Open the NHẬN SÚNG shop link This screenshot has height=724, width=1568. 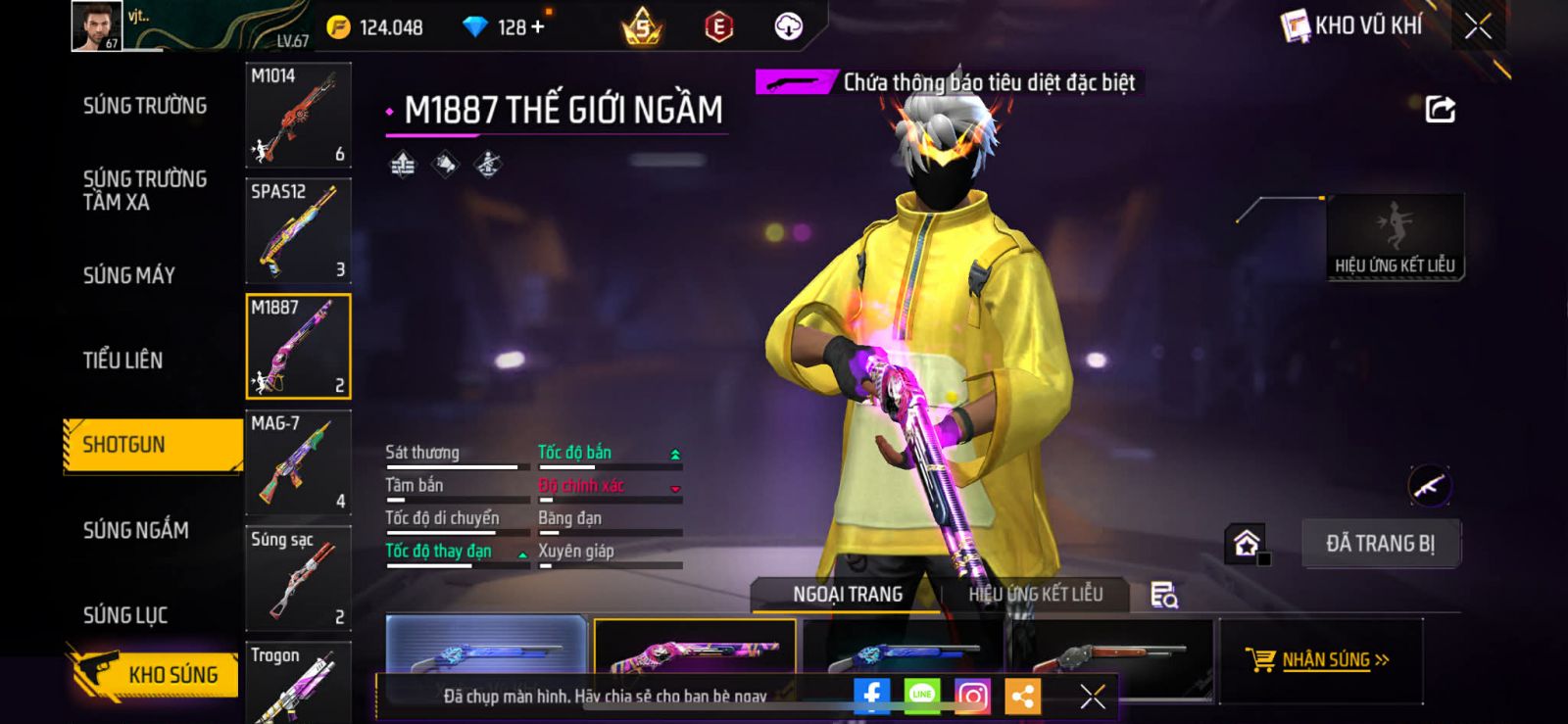(x=1319, y=659)
